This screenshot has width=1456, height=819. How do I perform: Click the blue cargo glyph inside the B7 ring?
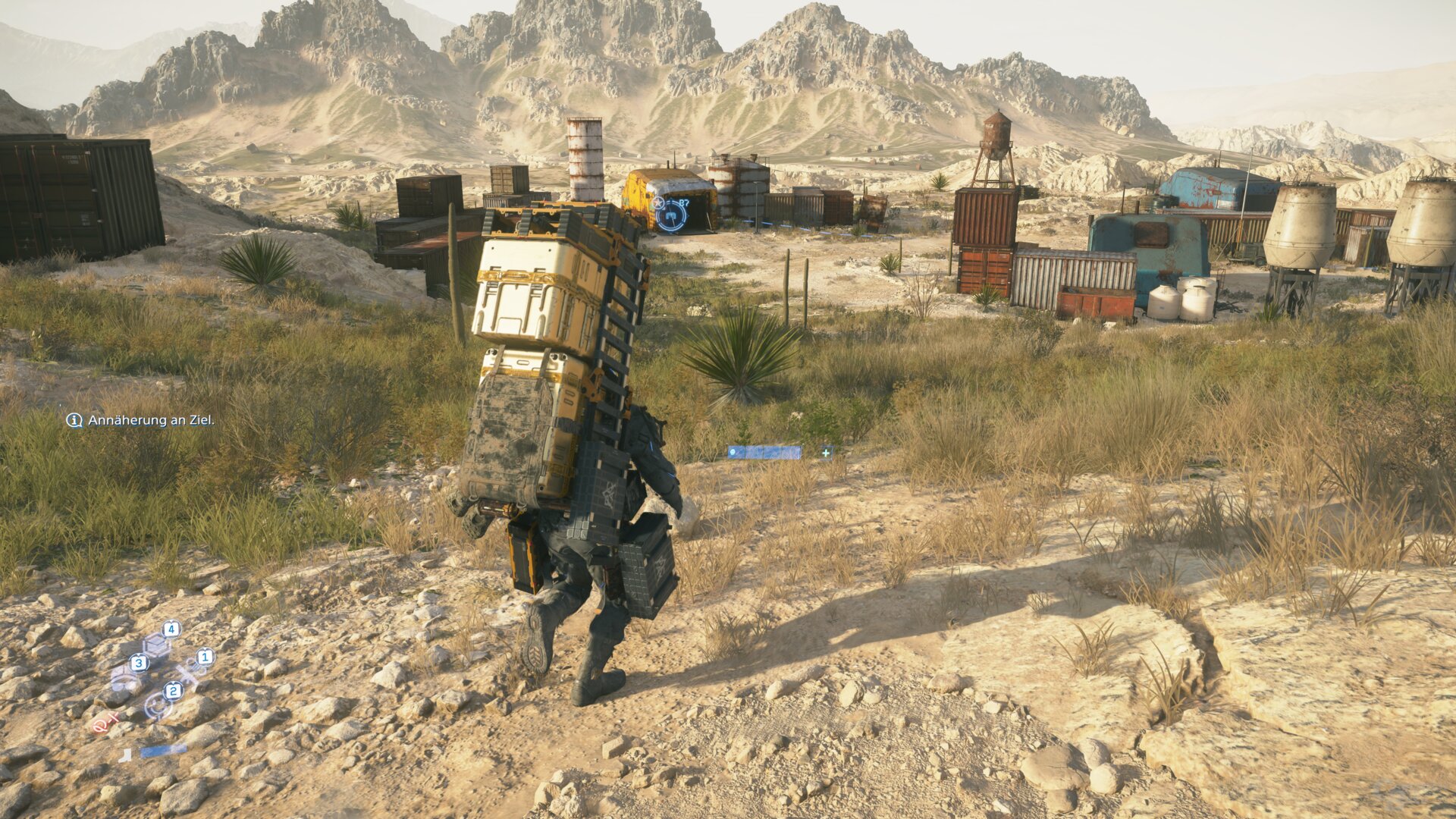pos(671,215)
